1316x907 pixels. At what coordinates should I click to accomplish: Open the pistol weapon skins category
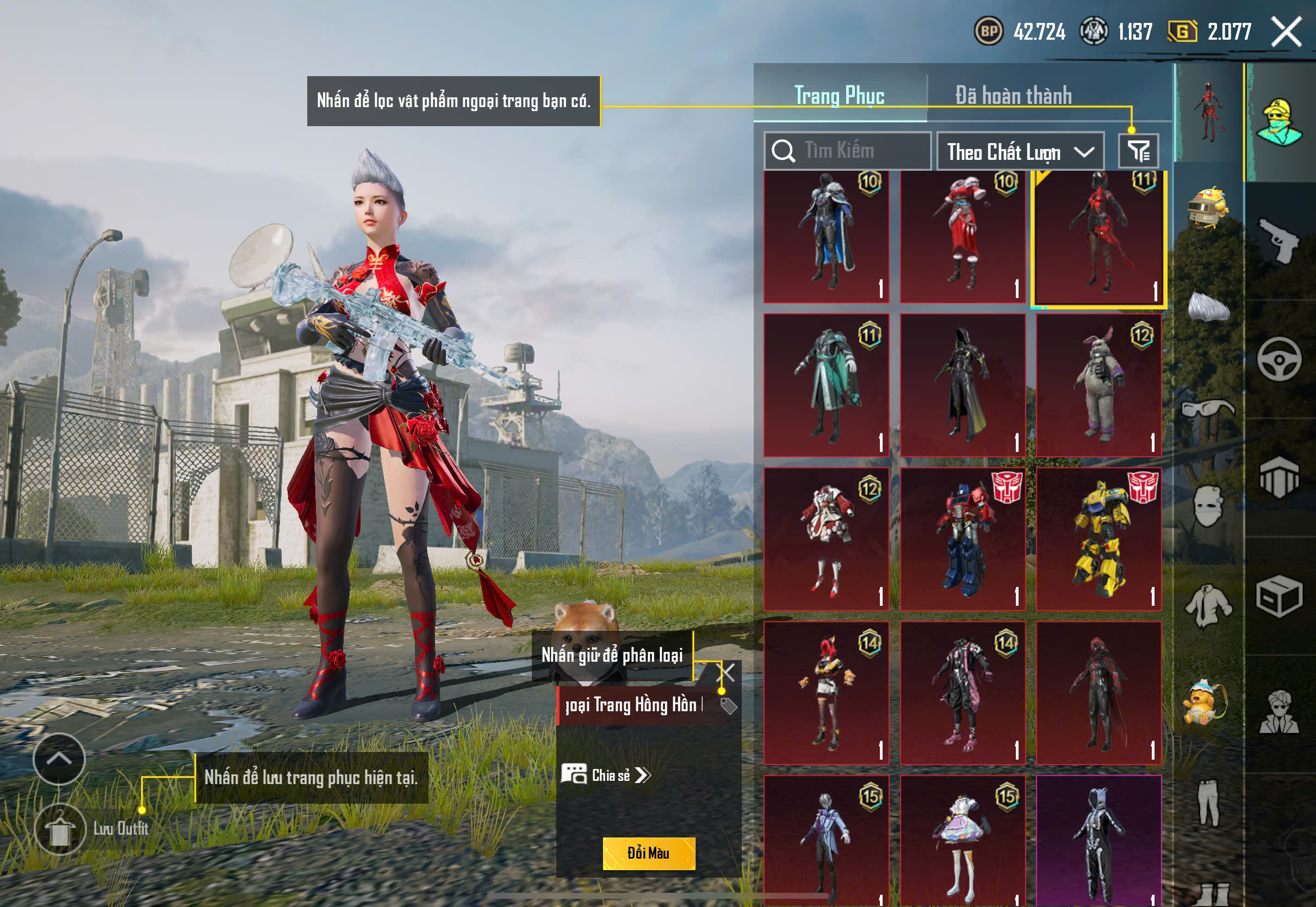coord(1279,240)
